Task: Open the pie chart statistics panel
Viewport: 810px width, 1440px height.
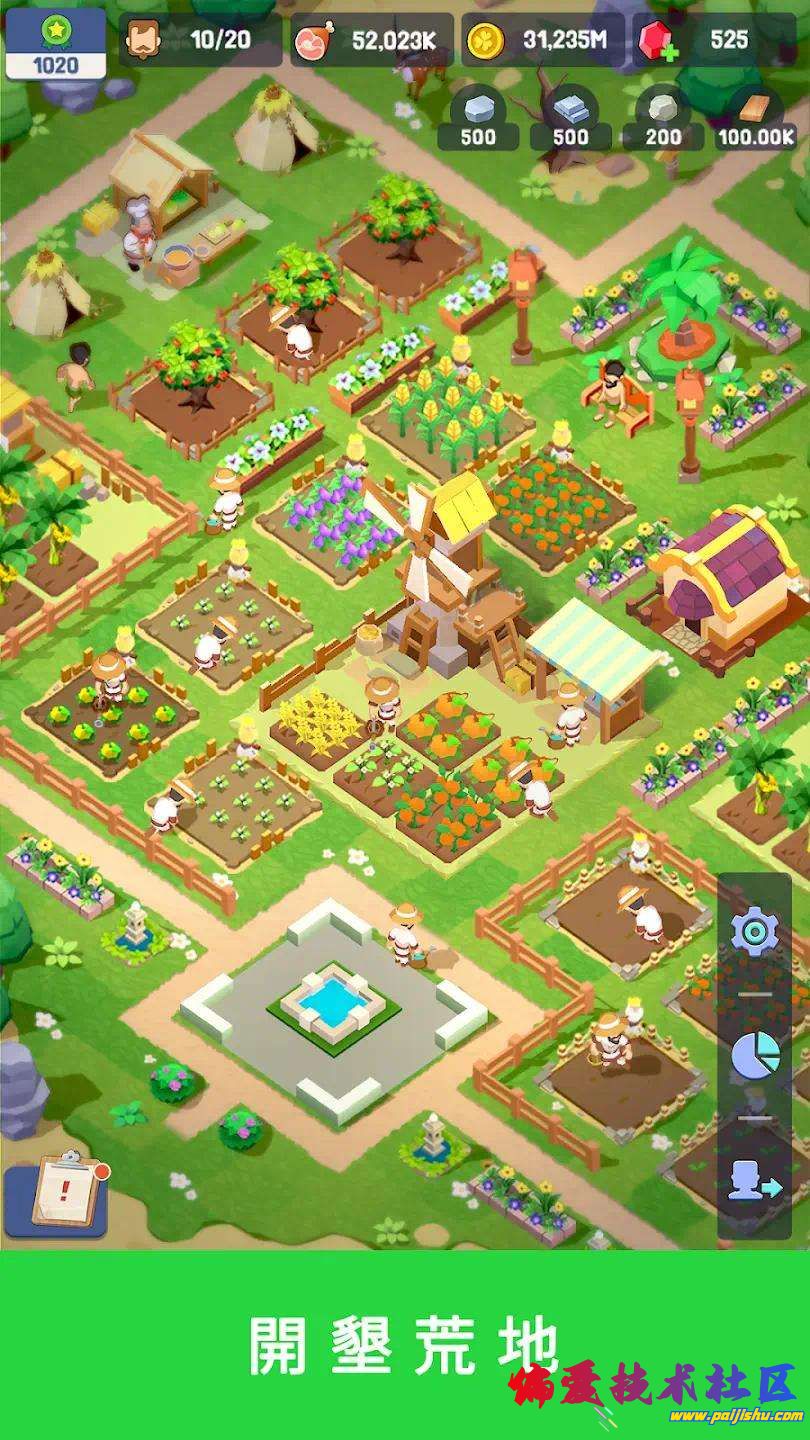Action: point(754,1055)
